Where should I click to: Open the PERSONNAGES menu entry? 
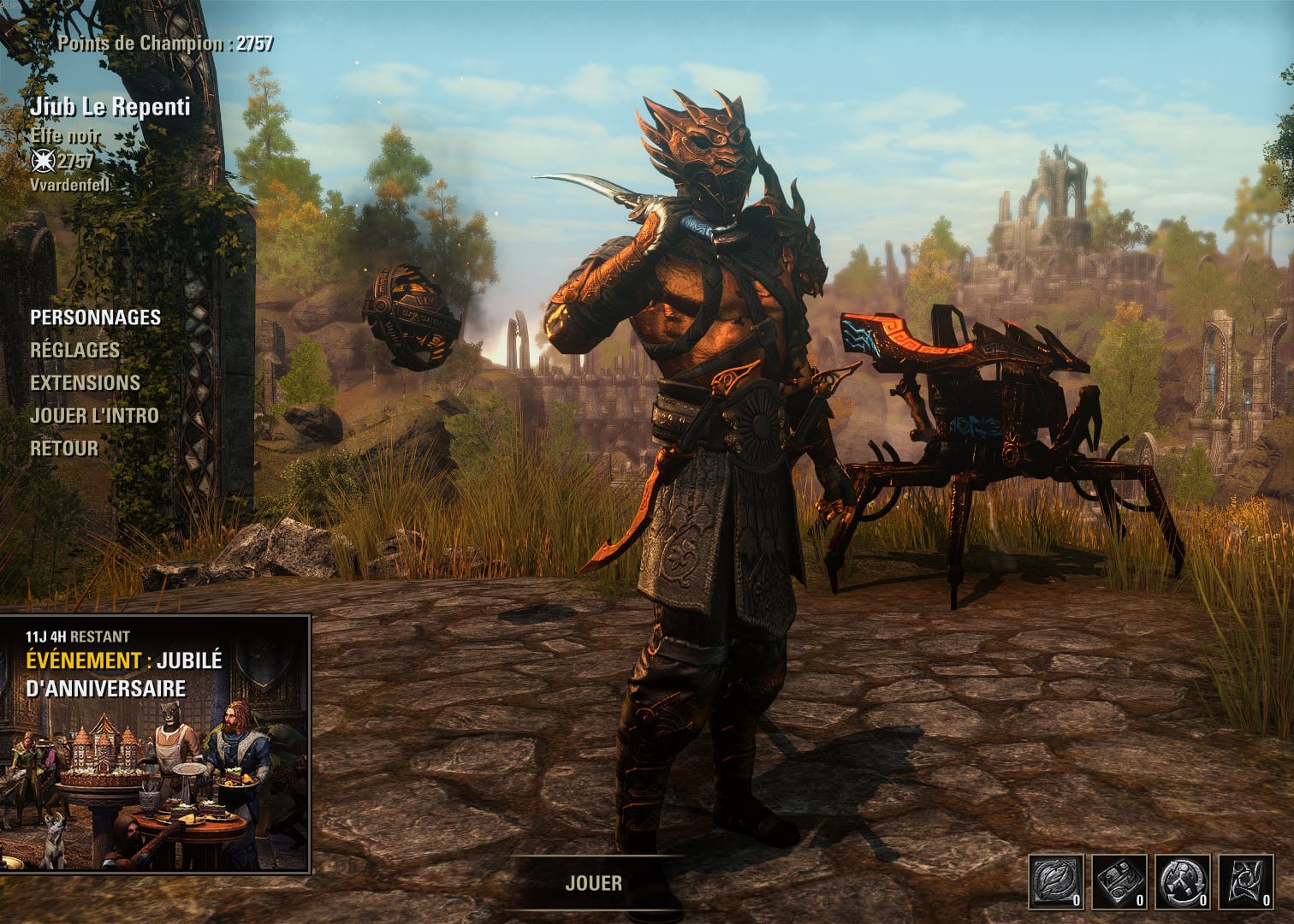pyautogui.click(x=96, y=317)
